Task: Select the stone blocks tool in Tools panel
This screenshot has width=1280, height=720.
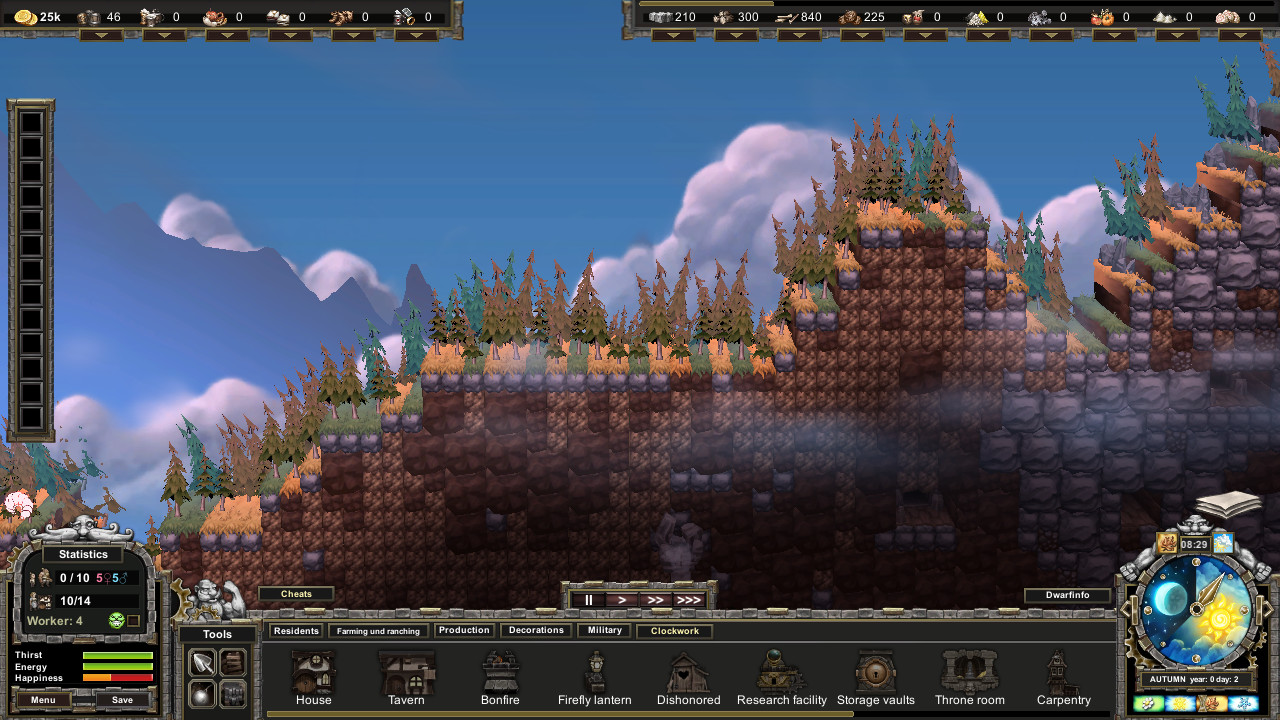Action: point(233,694)
